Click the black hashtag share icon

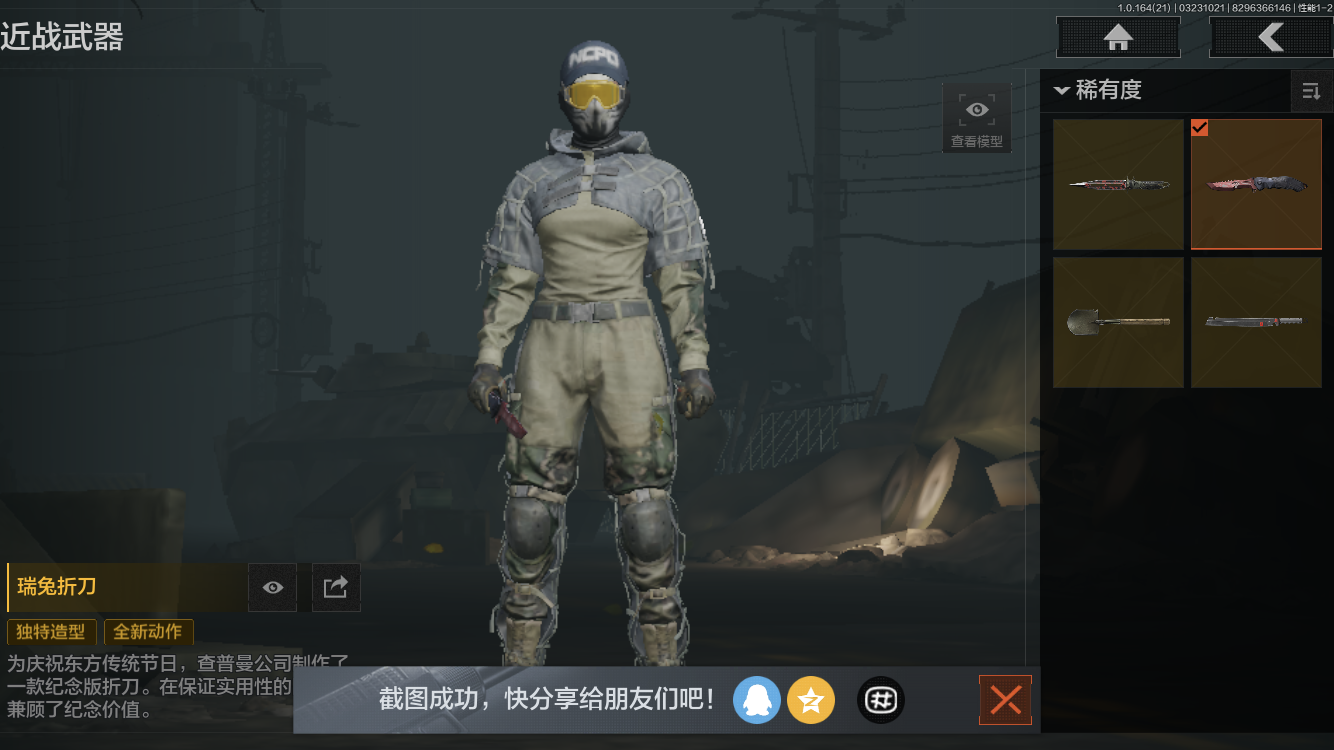[880, 700]
